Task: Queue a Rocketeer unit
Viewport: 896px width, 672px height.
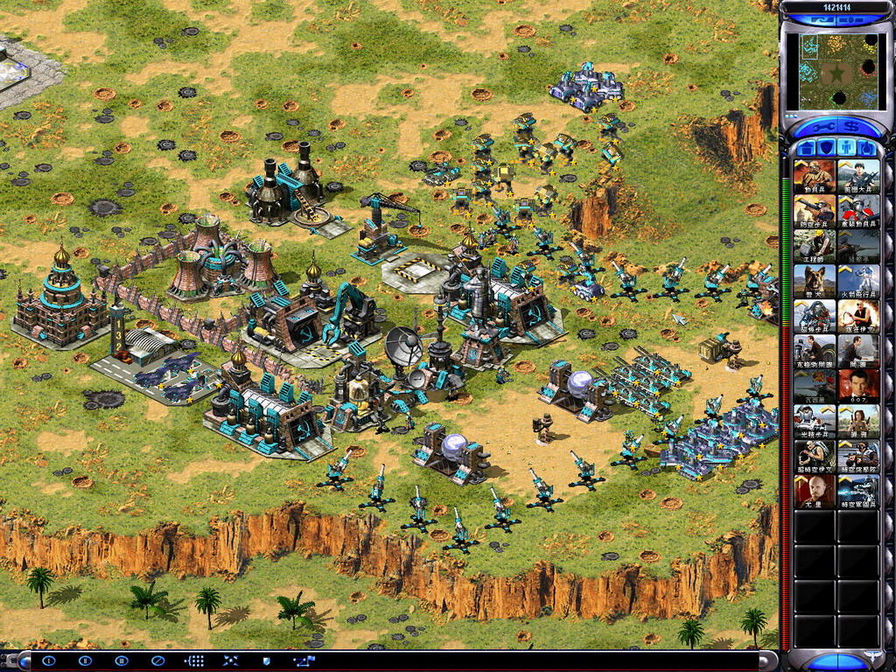Action: click(858, 282)
